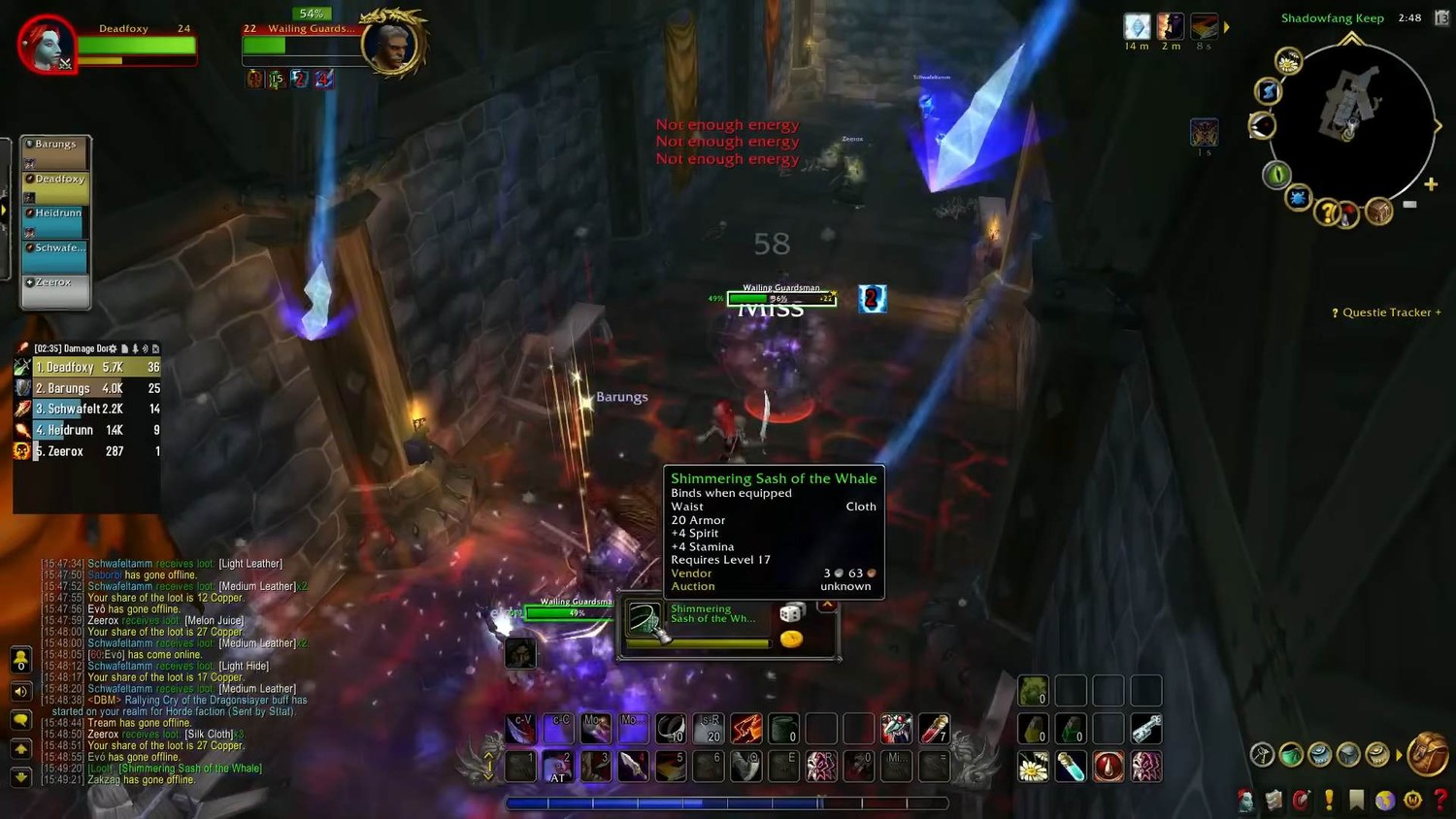Expand the Questie Tracker

[x=1387, y=312]
